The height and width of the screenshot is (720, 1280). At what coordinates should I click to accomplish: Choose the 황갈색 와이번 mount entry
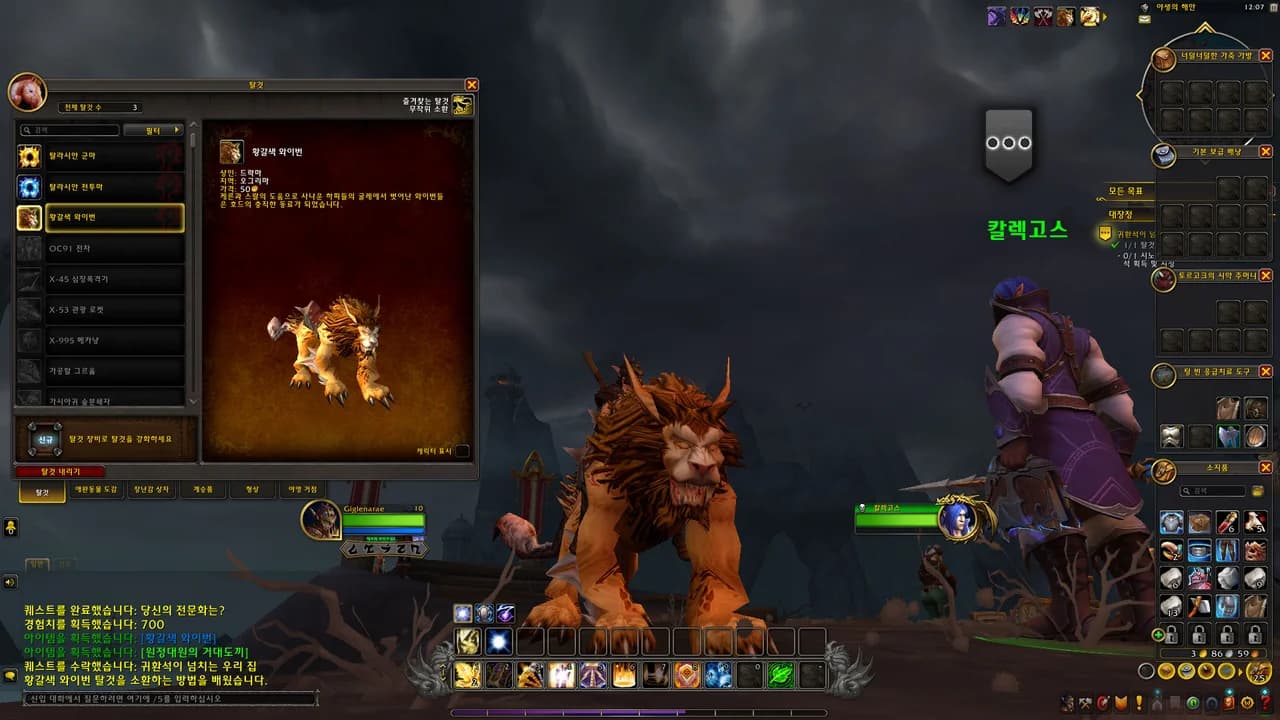click(x=100, y=217)
